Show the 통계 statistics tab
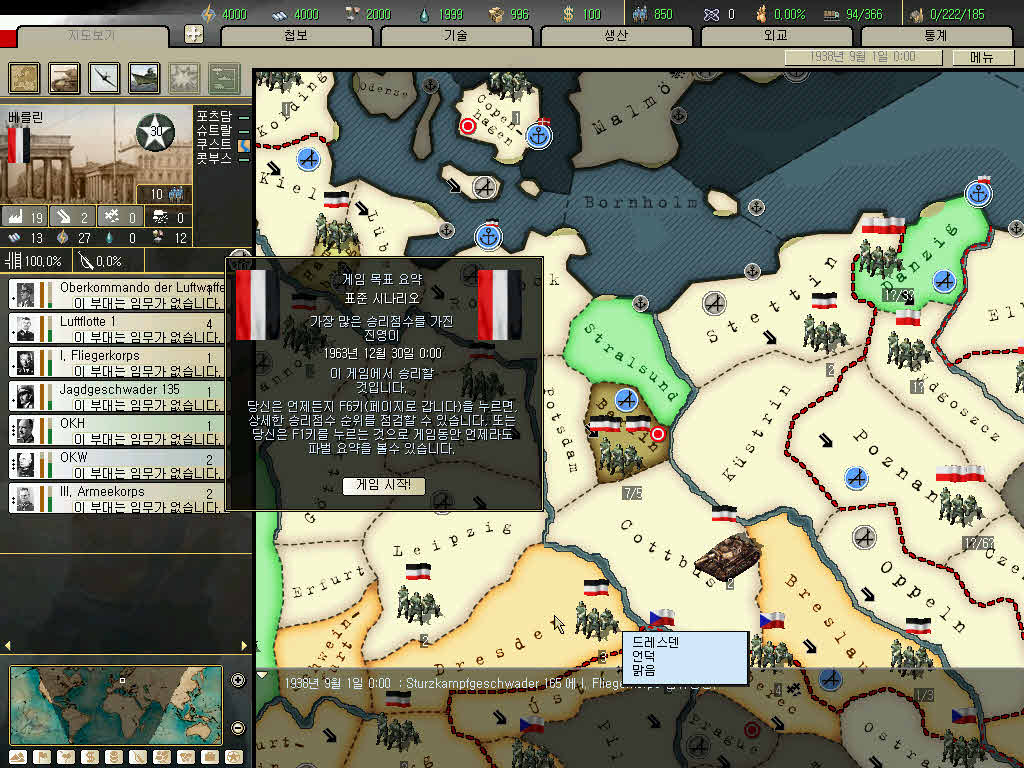Screen dimensions: 1024x768 pyautogui.click(x=936, y=36)
